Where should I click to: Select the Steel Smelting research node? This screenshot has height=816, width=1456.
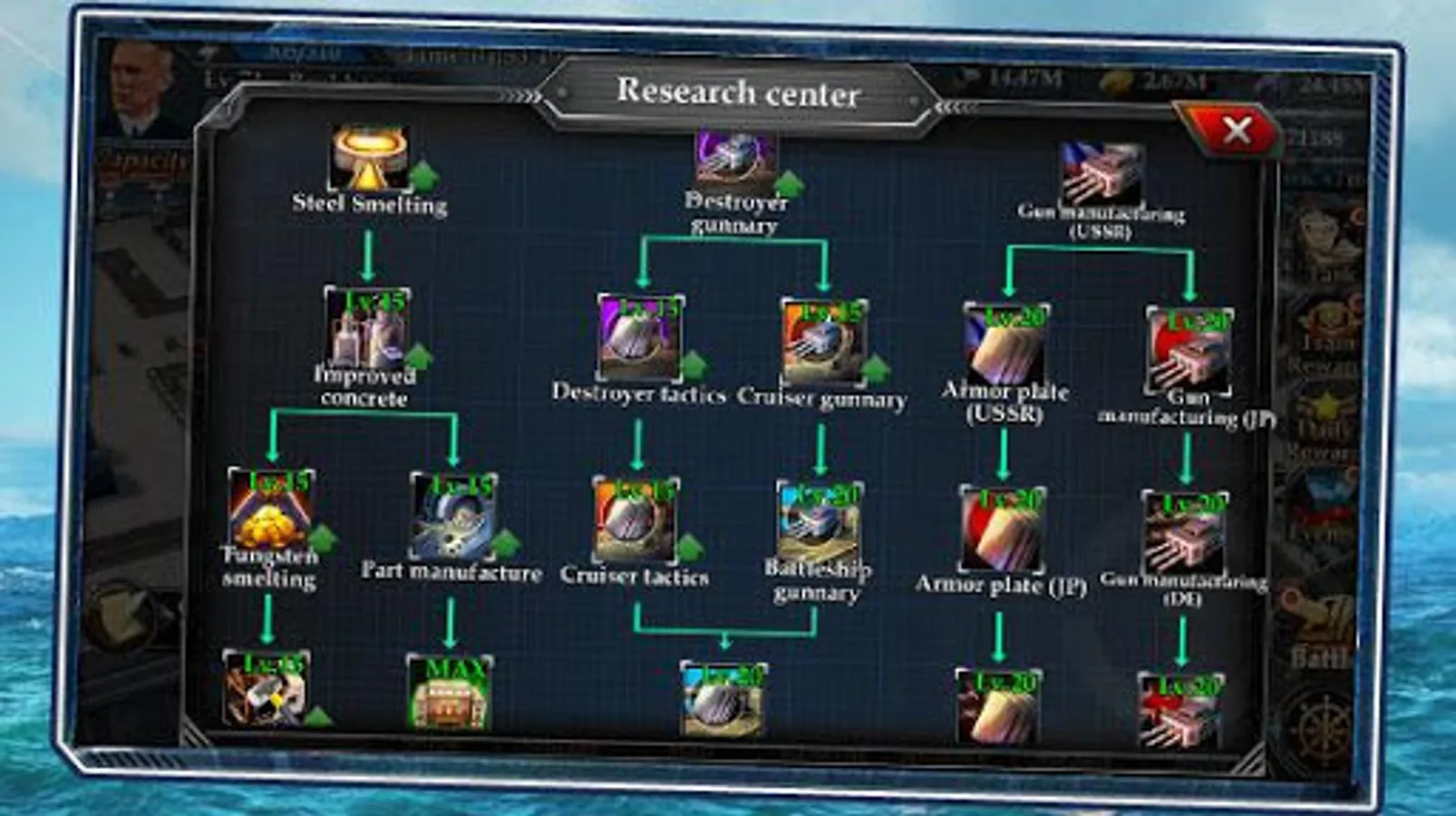(367, 159)
